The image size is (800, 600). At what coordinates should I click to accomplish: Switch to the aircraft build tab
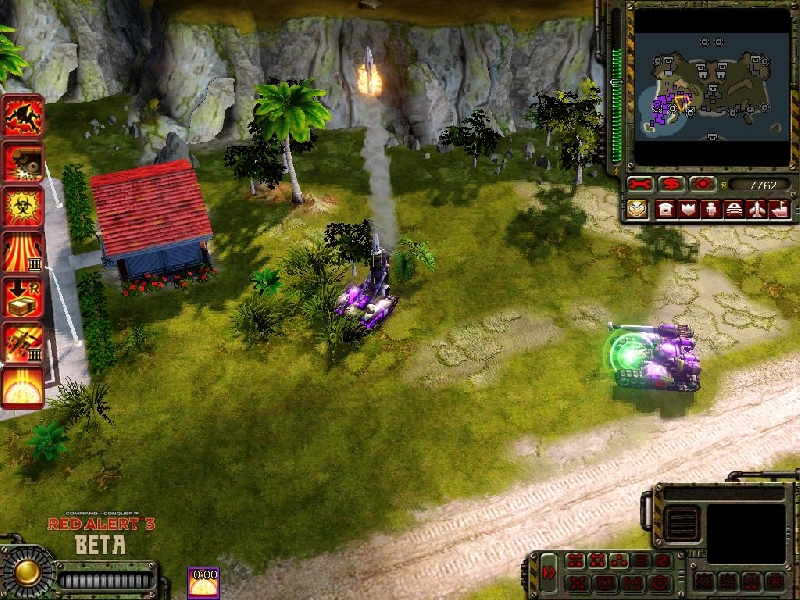click(756, 209)
